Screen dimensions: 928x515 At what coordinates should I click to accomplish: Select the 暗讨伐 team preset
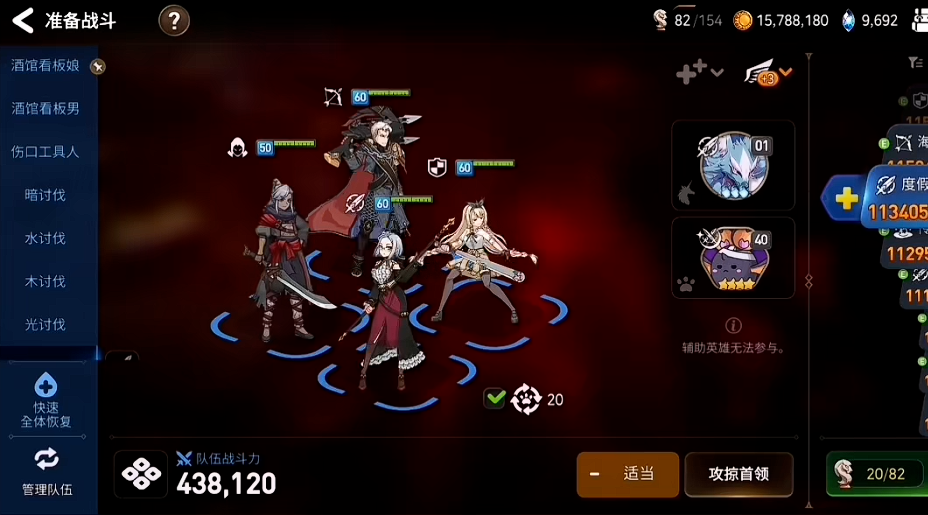pyautogui.click(x=46, y=195)
